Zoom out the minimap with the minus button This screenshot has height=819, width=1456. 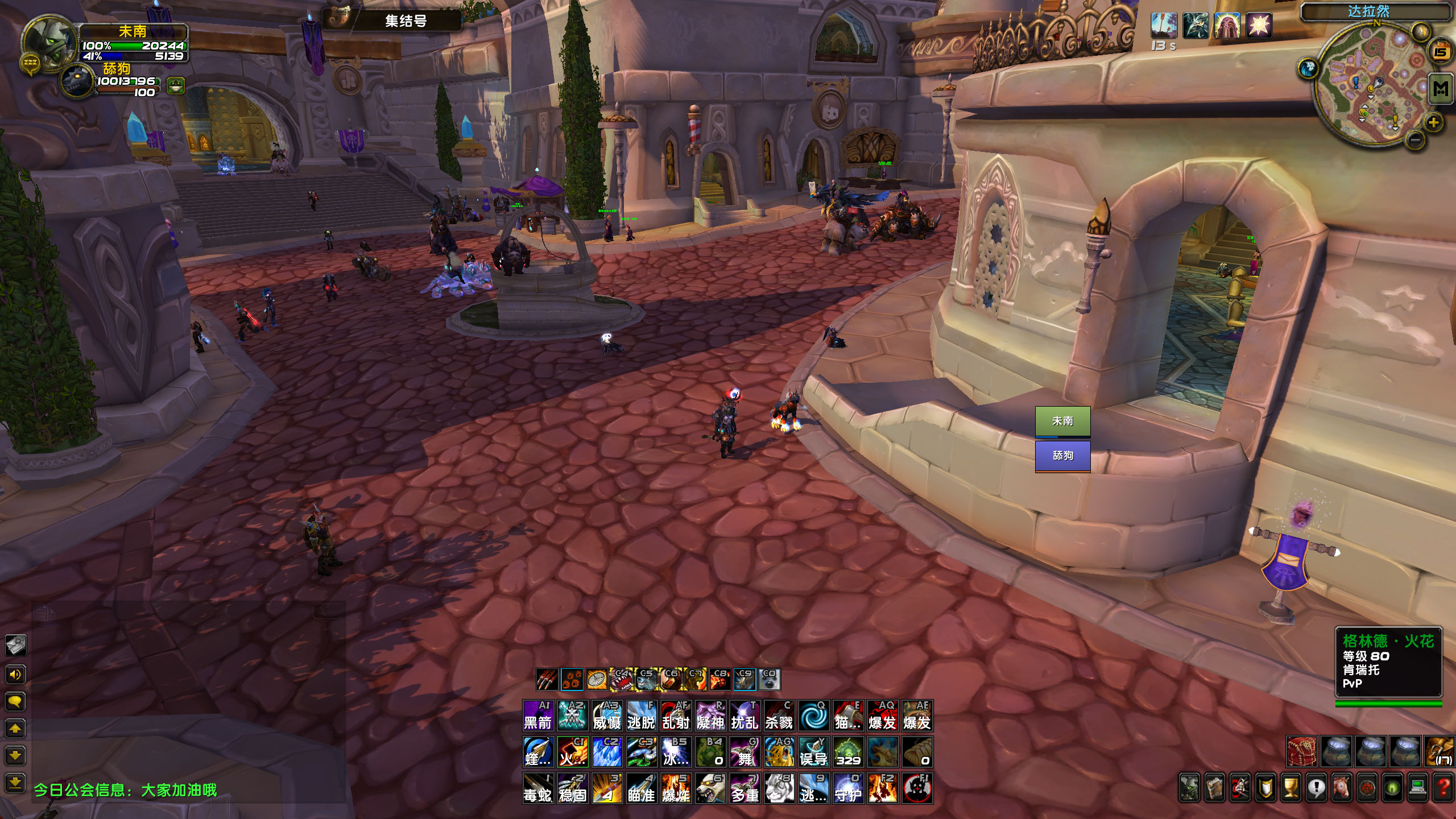(1416, 139)
